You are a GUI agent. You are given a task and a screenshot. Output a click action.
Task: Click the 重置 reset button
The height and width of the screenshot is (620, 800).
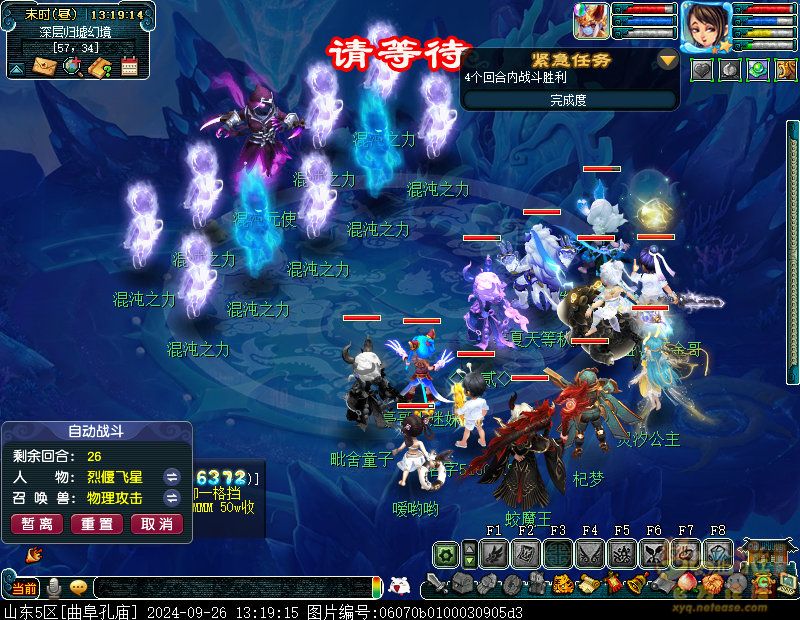pos(97,524)
